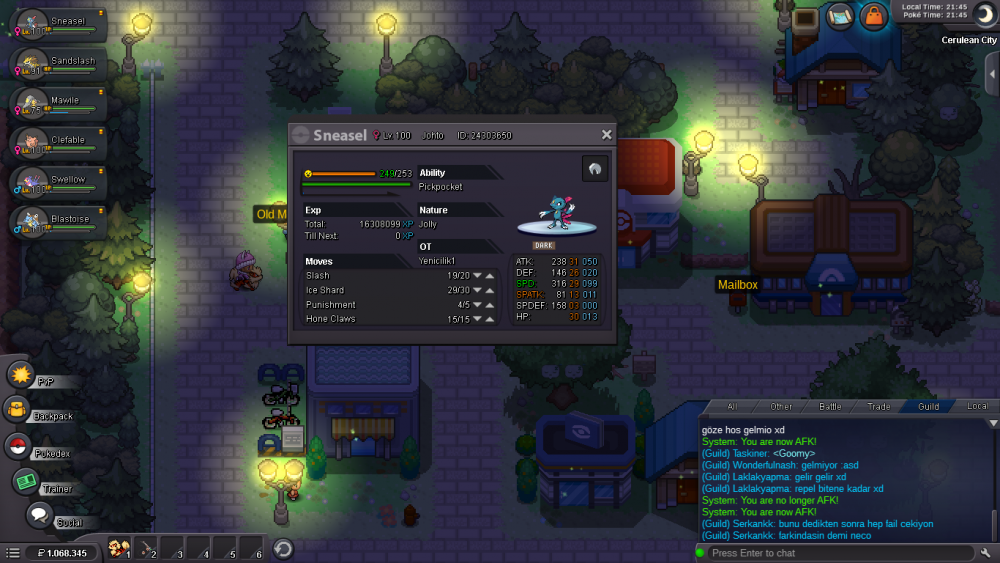Open the orange shopping bag icon

(873, 16)
